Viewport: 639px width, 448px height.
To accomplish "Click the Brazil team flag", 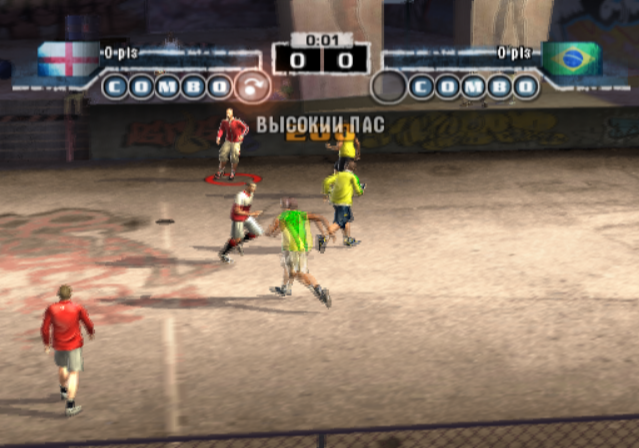I will click(571, 59).
